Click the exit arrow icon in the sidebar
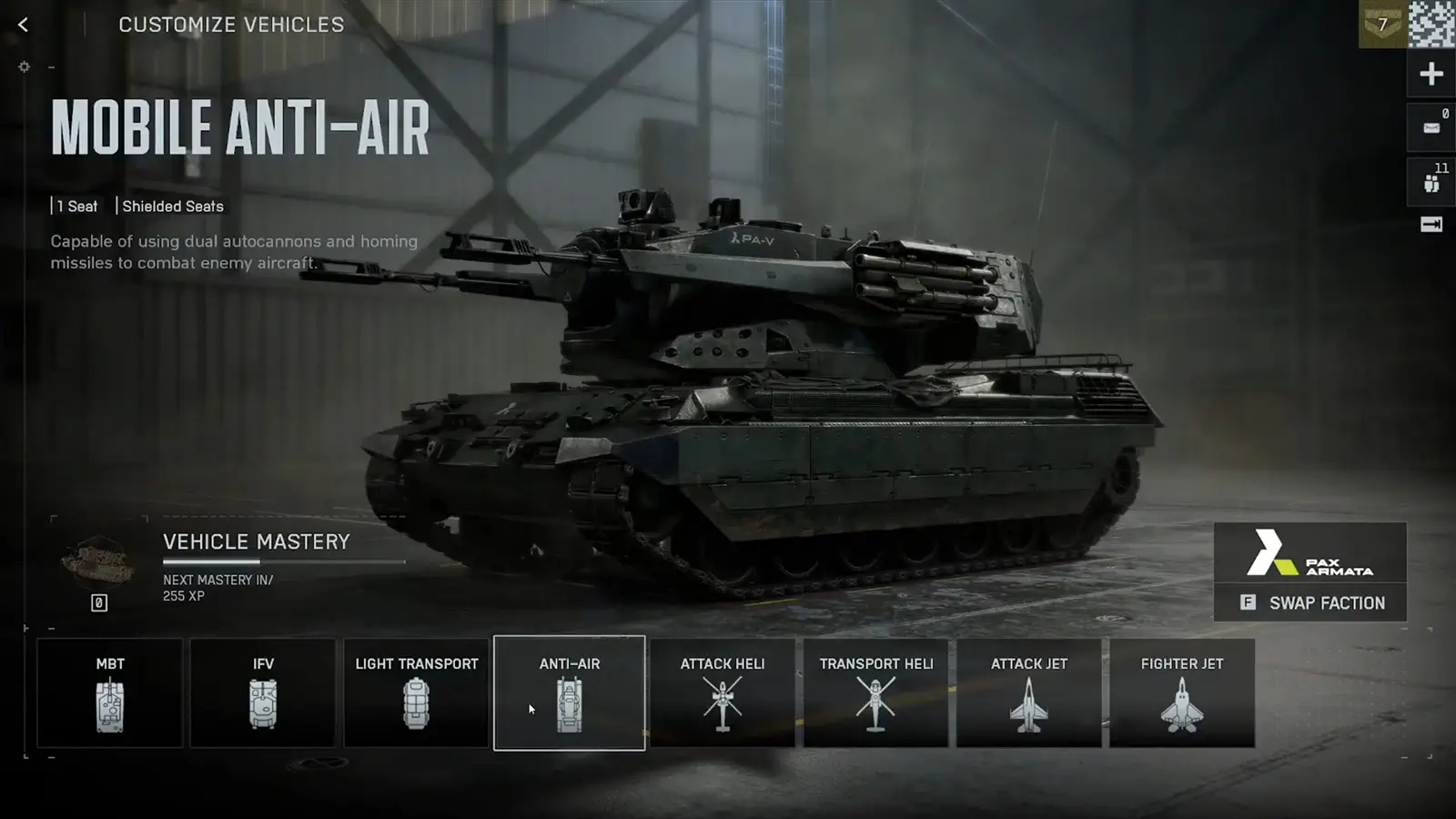 [x=1431, y=223]
